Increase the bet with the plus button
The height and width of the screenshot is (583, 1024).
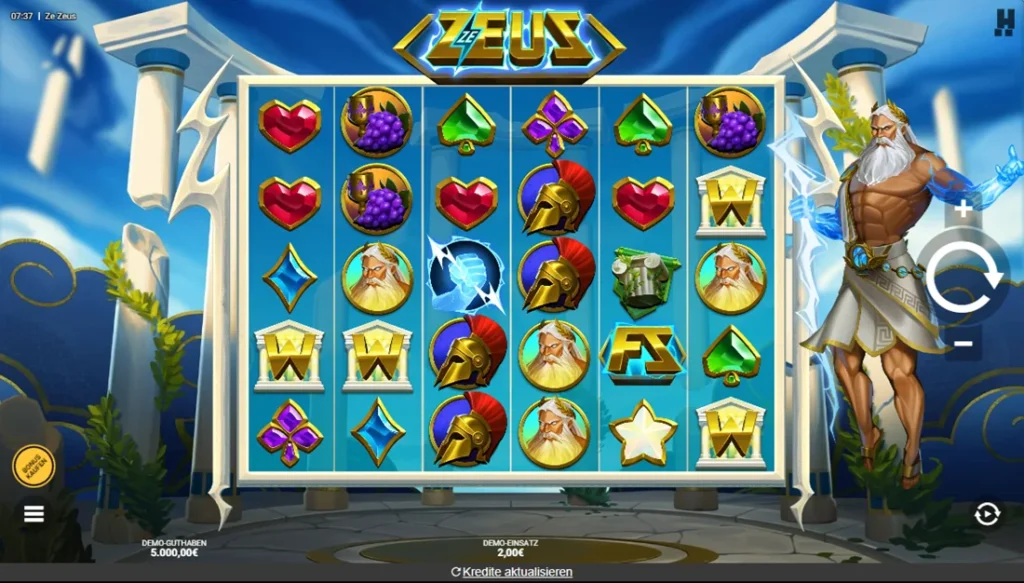pos(963,209)
